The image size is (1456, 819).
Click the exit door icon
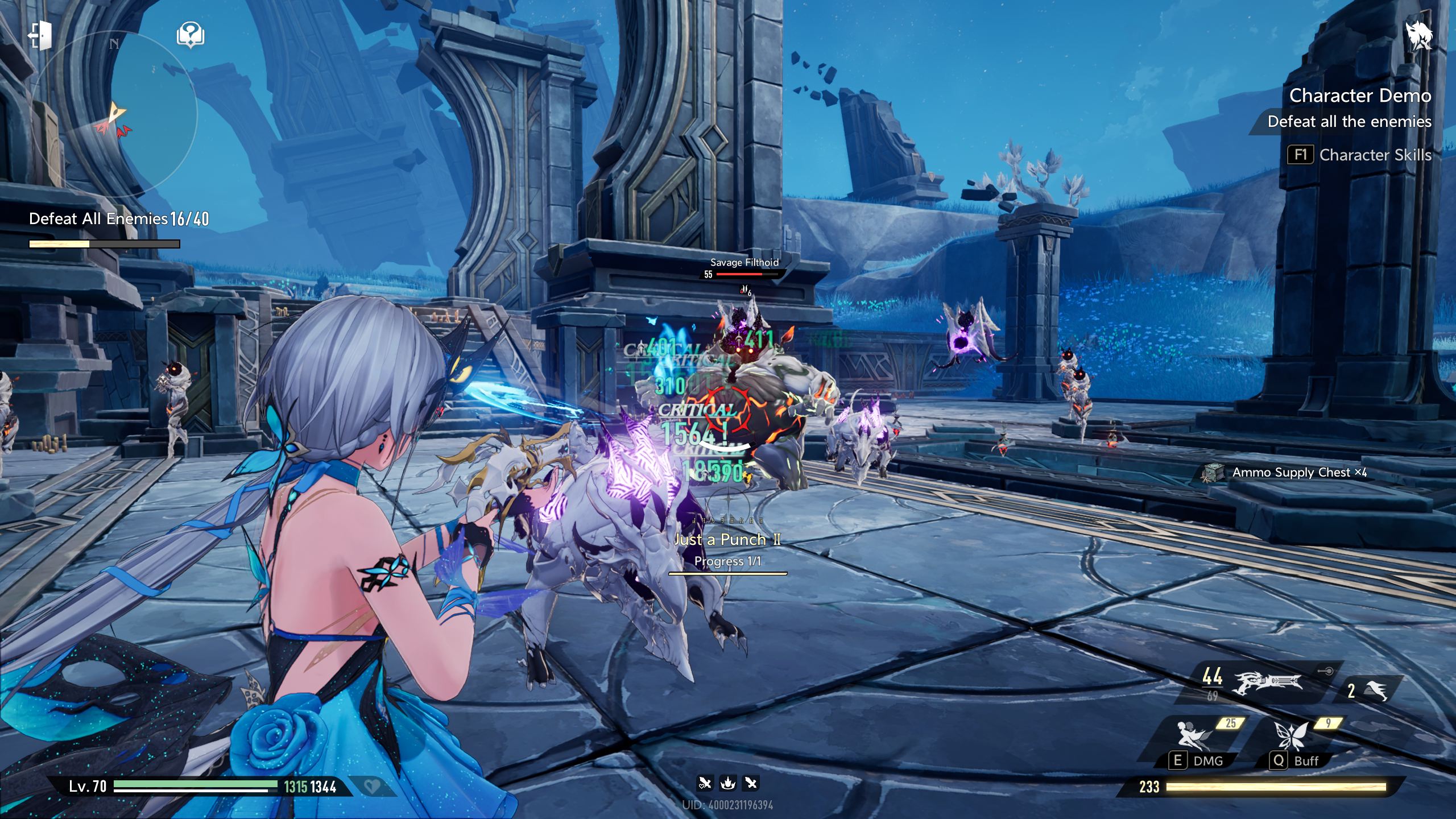tap(40, 35)
